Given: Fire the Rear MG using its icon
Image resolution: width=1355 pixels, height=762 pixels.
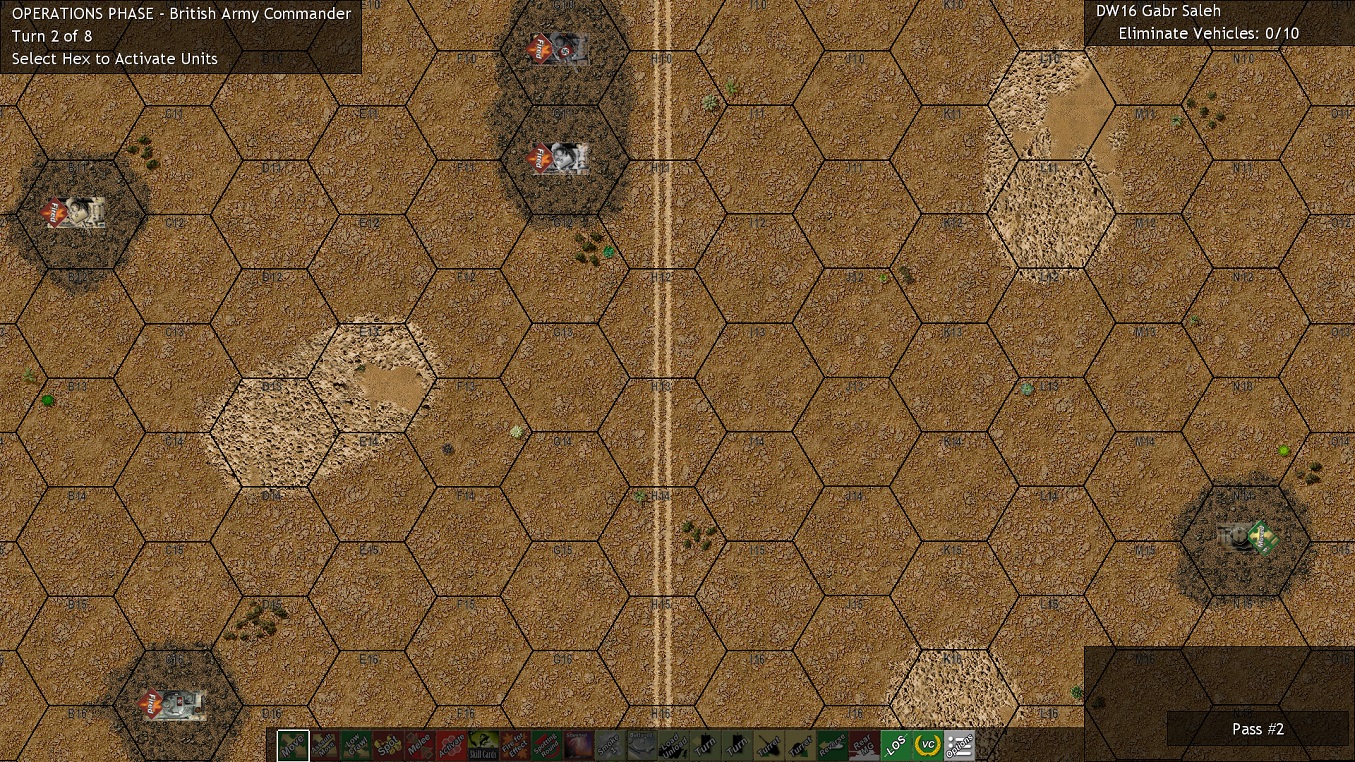Looking at the screenshot, I should coord(865,744).
